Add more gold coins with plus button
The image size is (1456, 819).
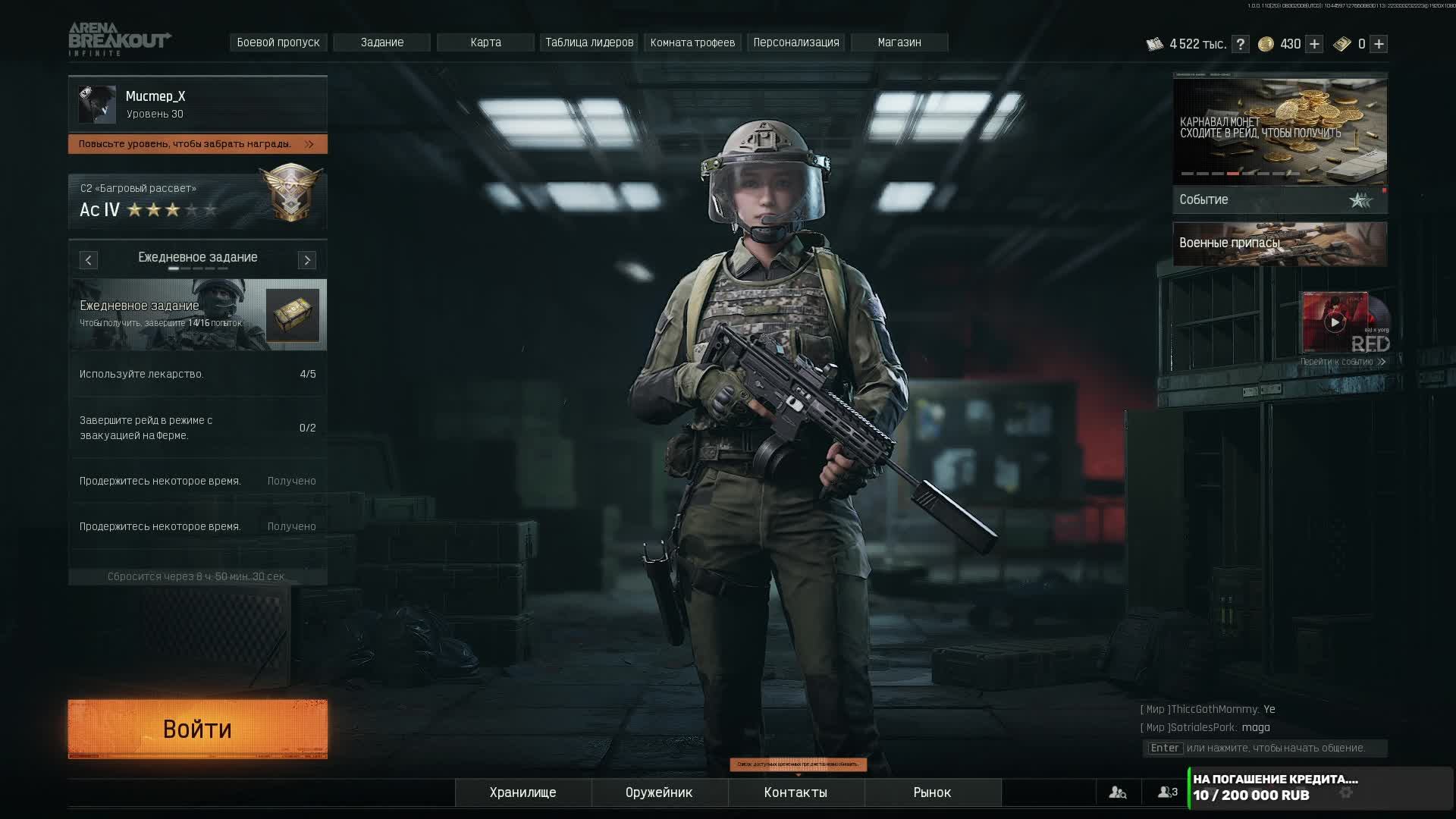pos(1314,44)
